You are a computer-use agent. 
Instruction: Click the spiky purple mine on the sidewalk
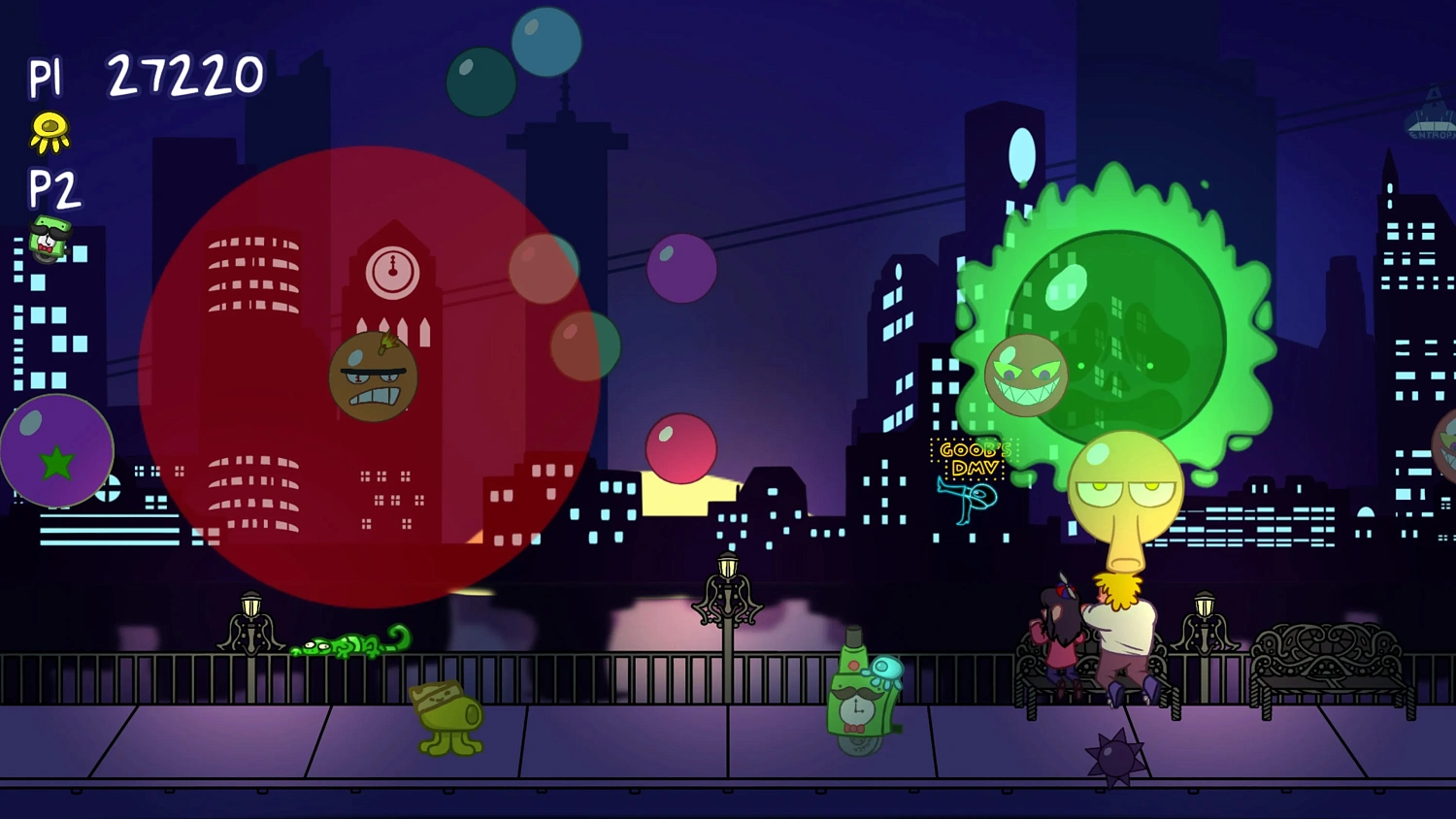(1114, 757)
